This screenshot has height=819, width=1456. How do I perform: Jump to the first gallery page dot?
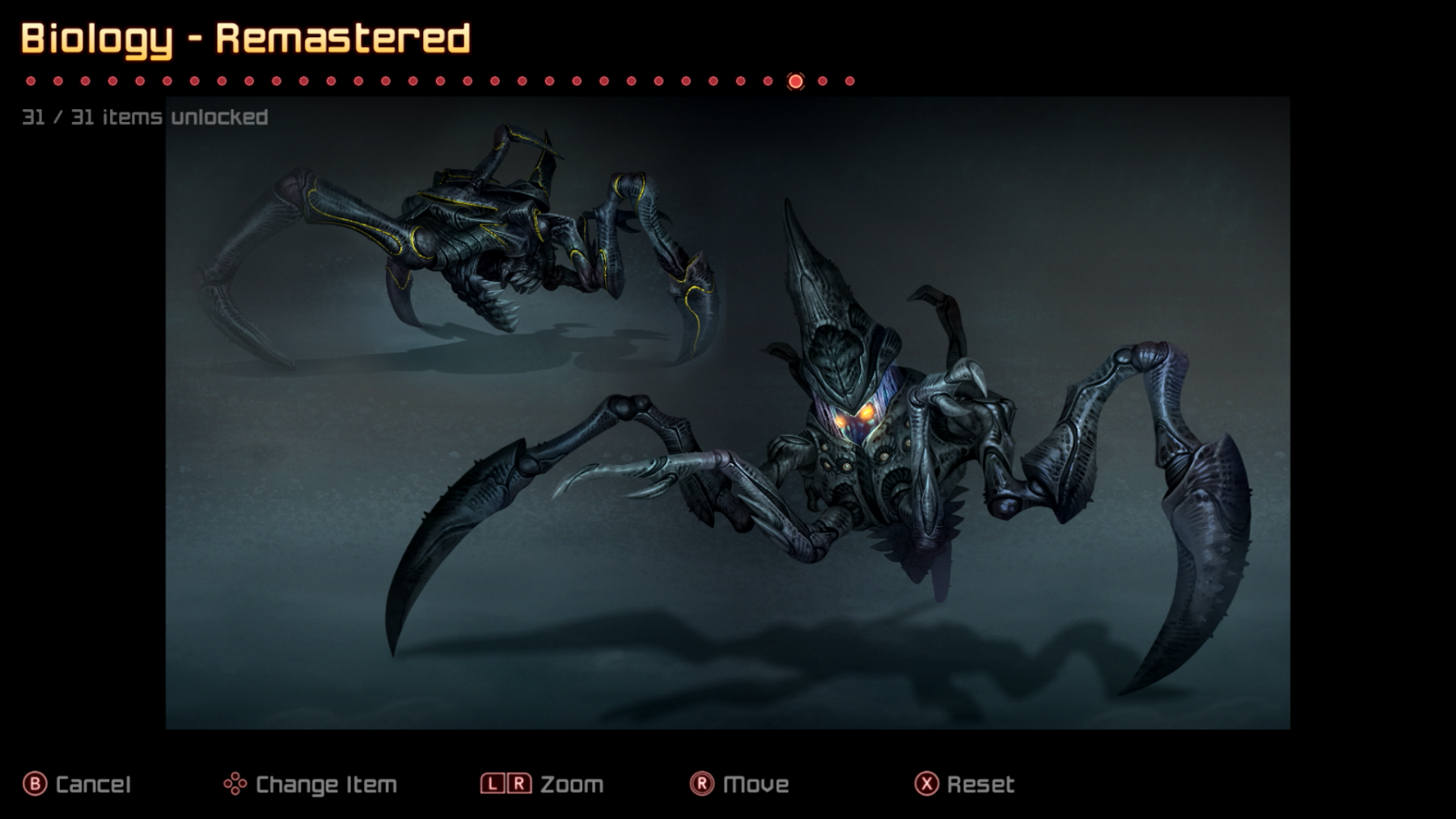tap(31, 81)
